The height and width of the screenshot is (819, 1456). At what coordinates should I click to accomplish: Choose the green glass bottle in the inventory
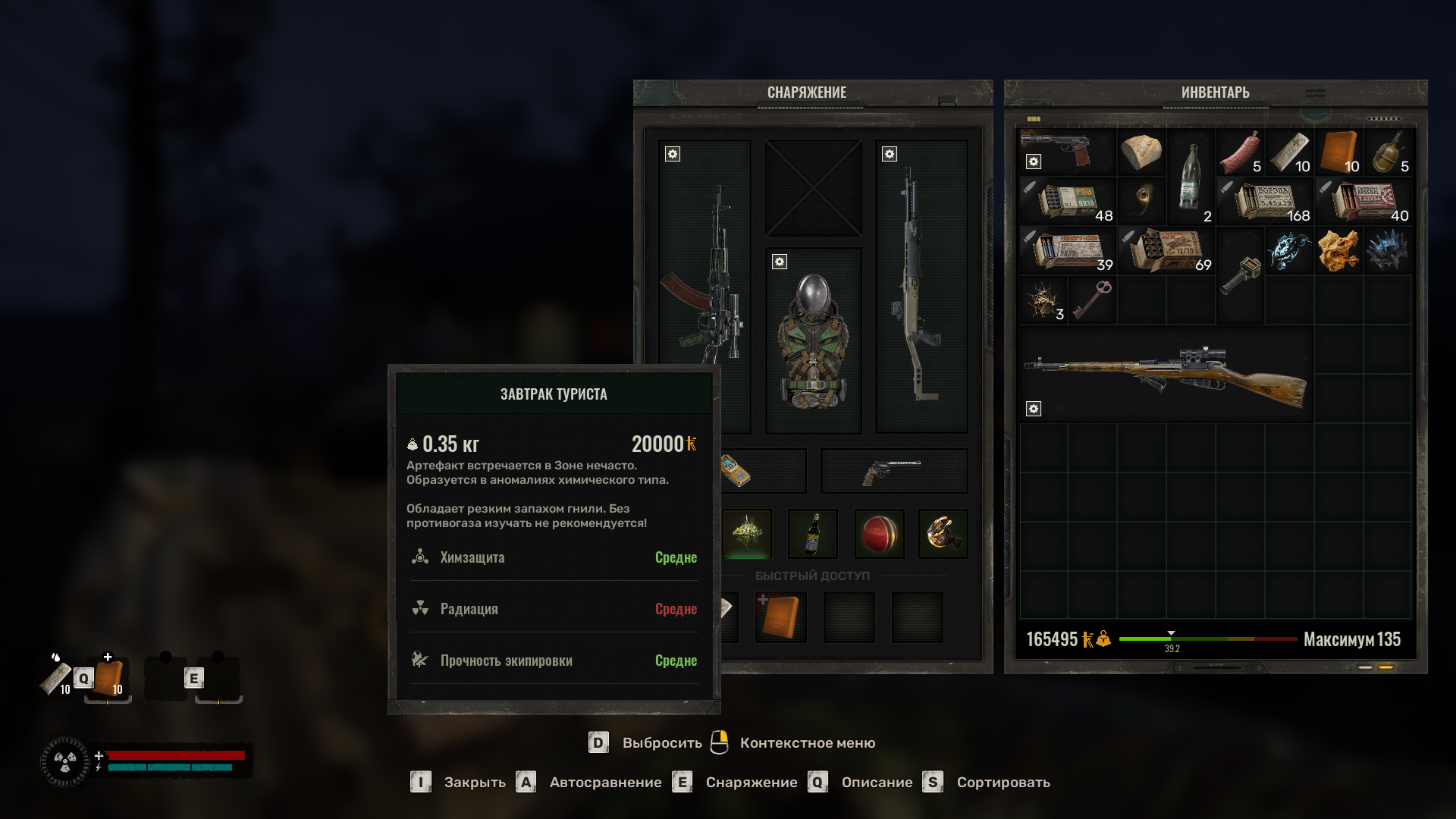[x=1190, y=177]
